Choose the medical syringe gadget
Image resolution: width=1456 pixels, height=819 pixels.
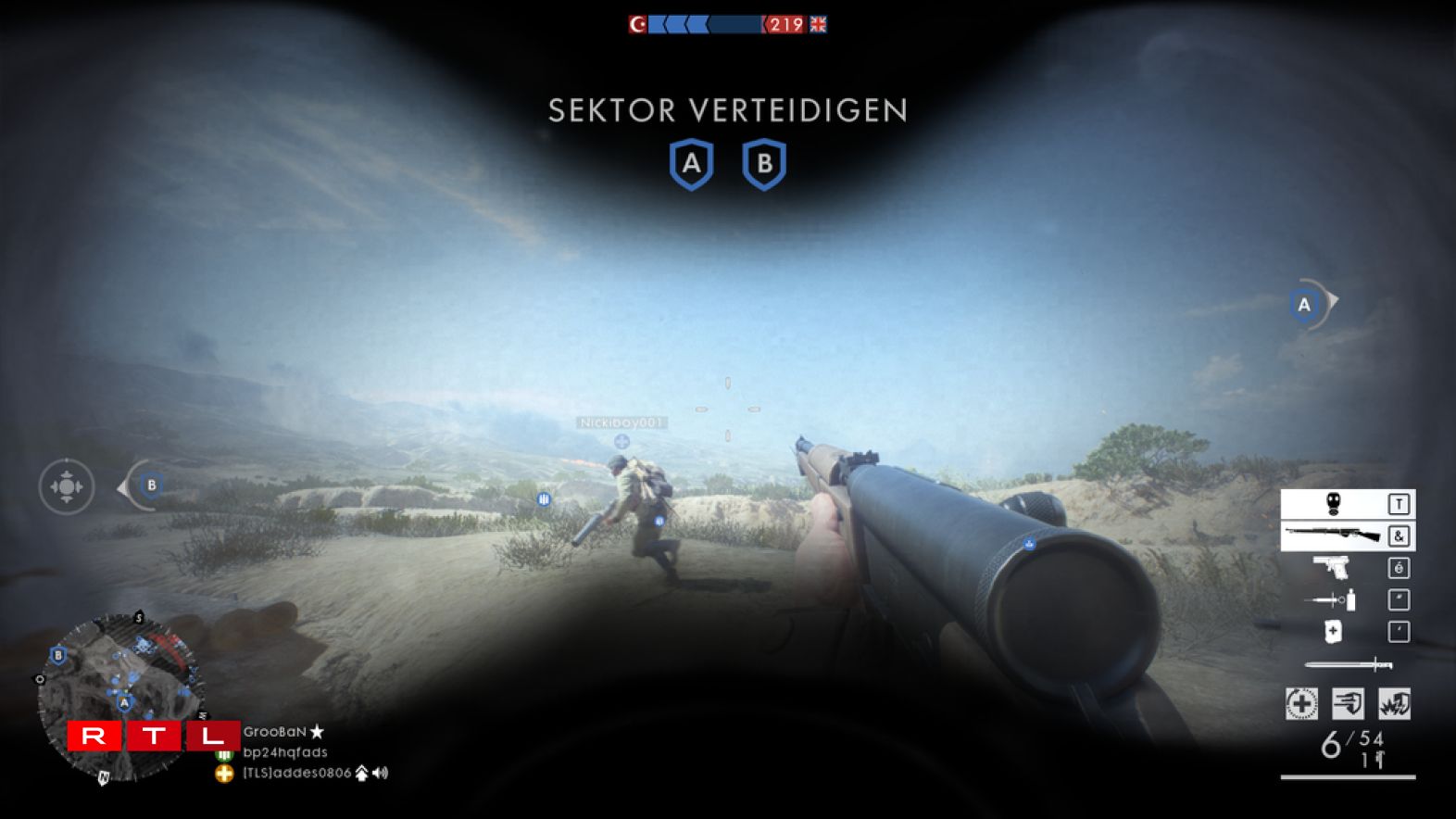pyautogui.click(x=1331, y=600)
